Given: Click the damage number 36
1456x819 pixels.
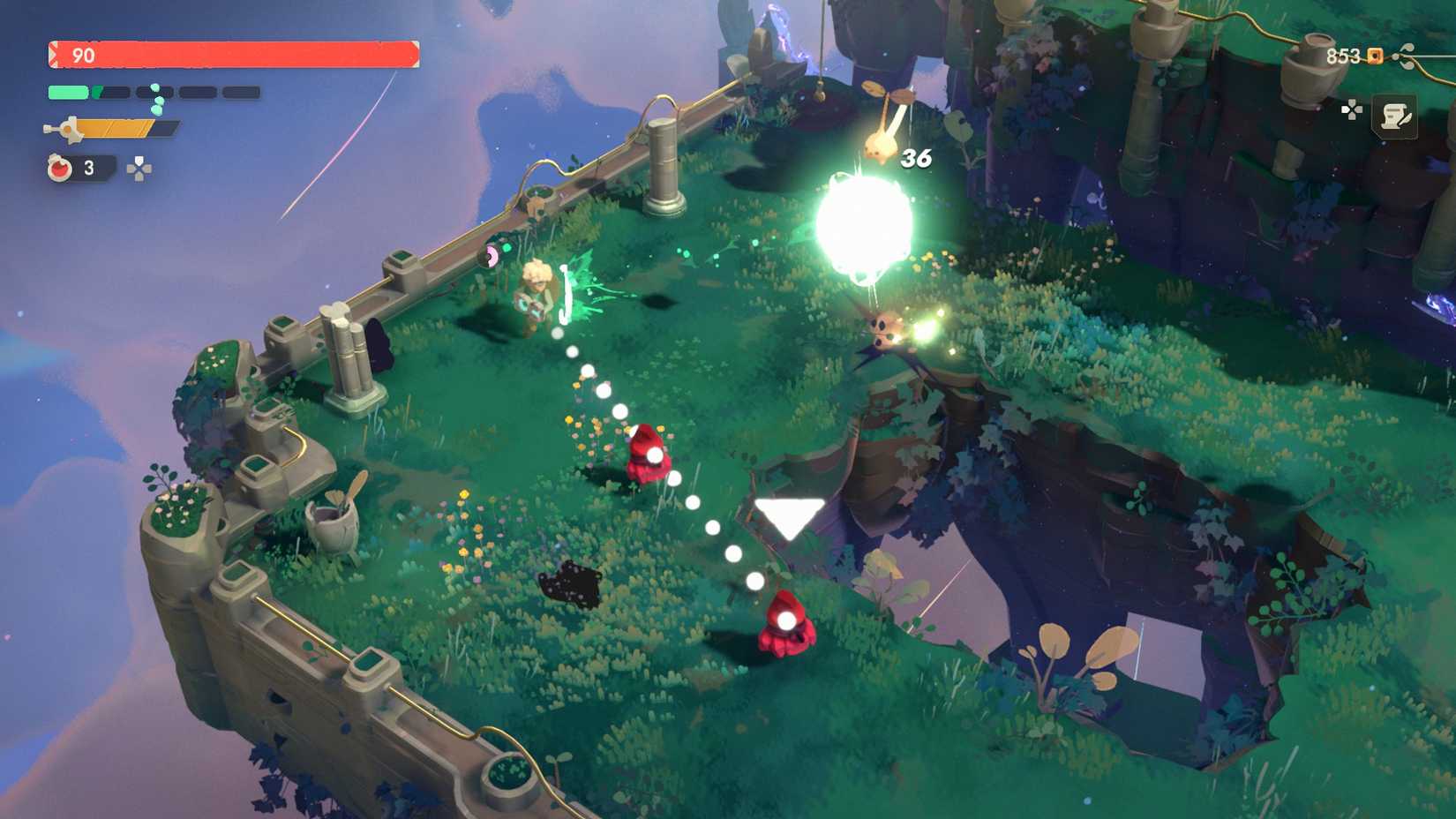Looking at the screenshot, I should point(916,159).
